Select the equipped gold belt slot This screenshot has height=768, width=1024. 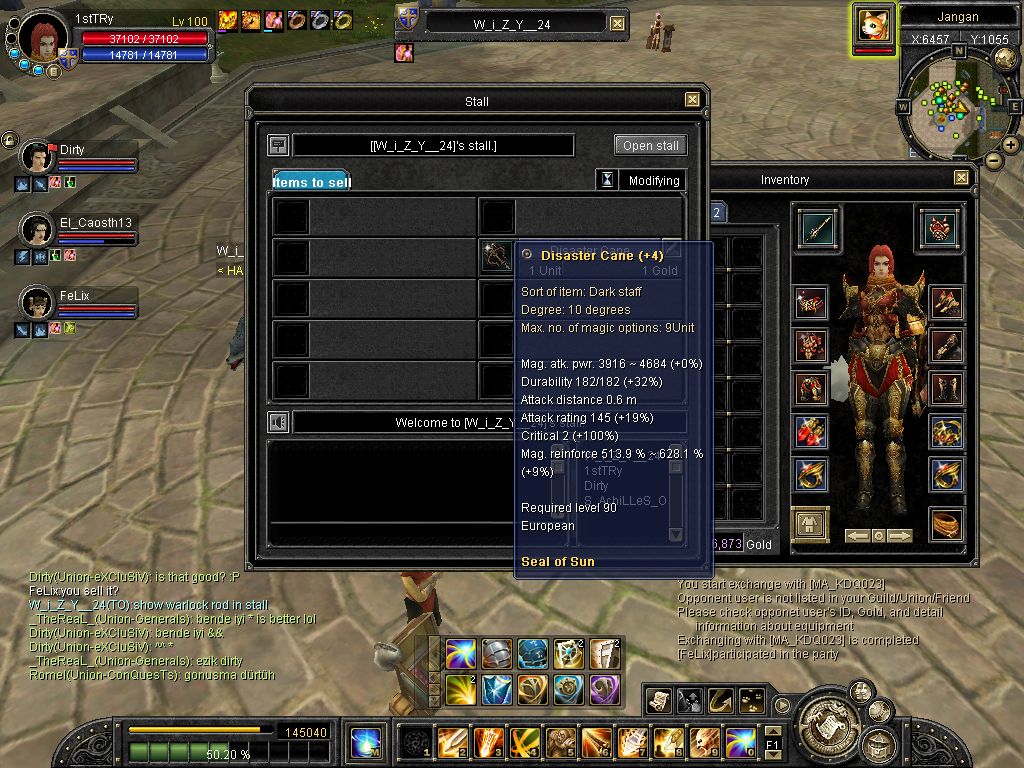946,524
